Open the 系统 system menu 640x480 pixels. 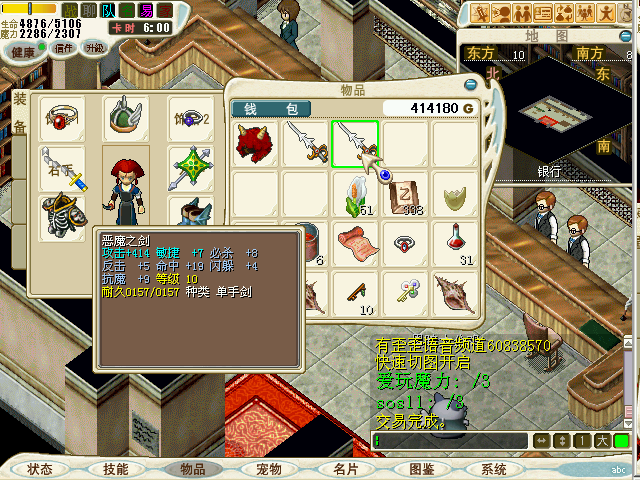(494, 469)
